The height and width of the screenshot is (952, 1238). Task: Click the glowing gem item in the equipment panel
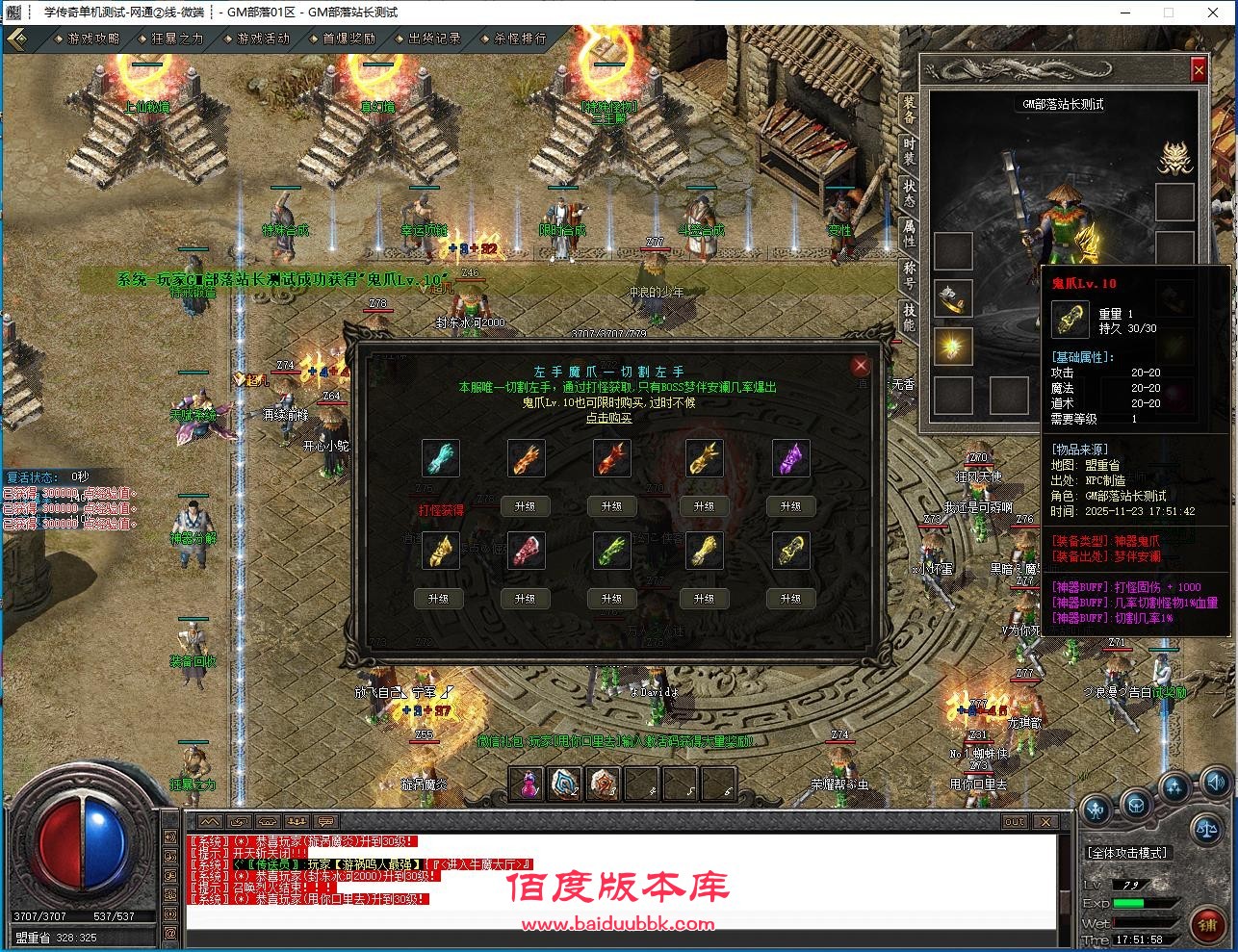click(x=951, y=347)
